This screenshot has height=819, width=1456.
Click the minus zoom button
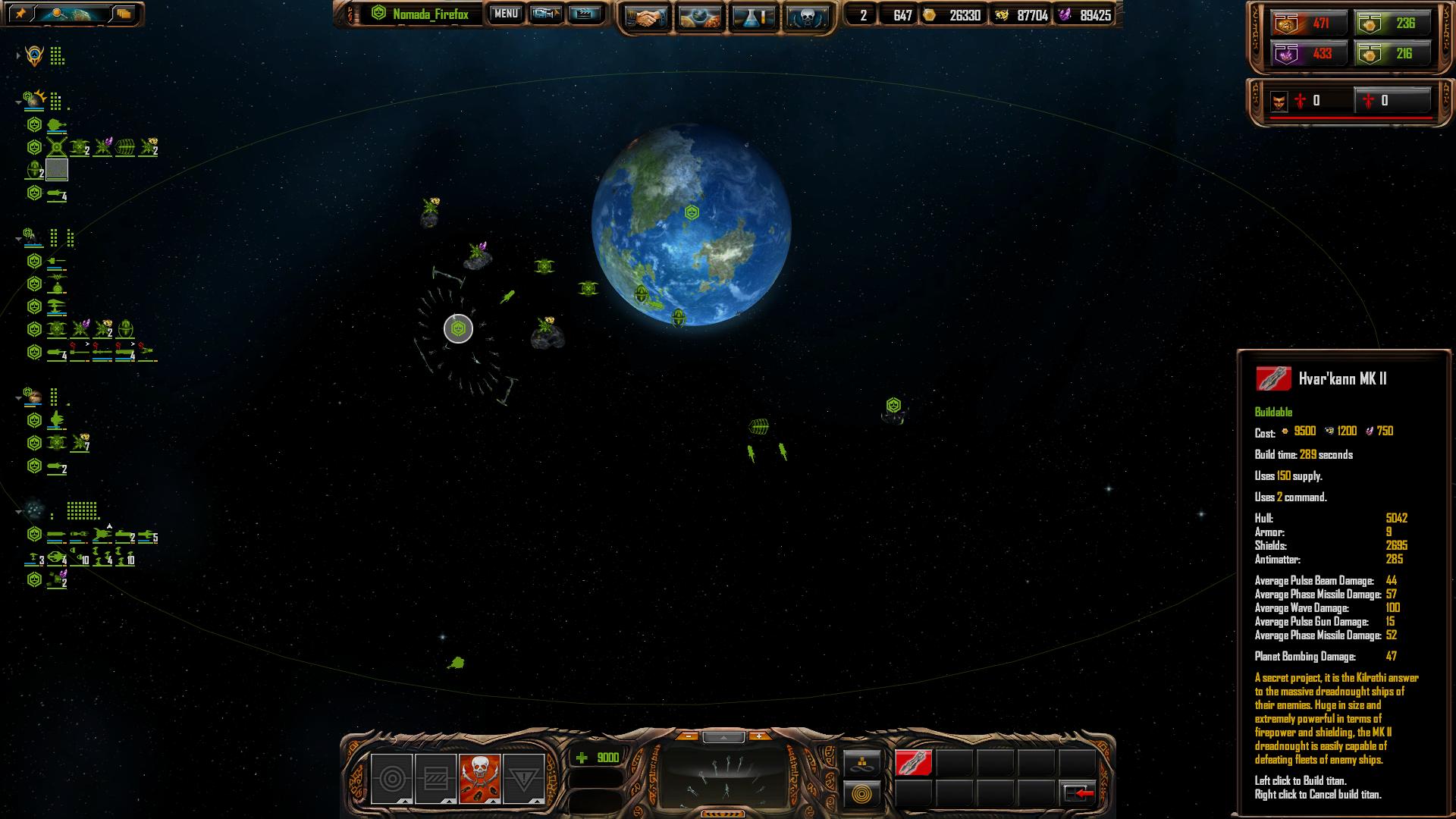(688, 736)
